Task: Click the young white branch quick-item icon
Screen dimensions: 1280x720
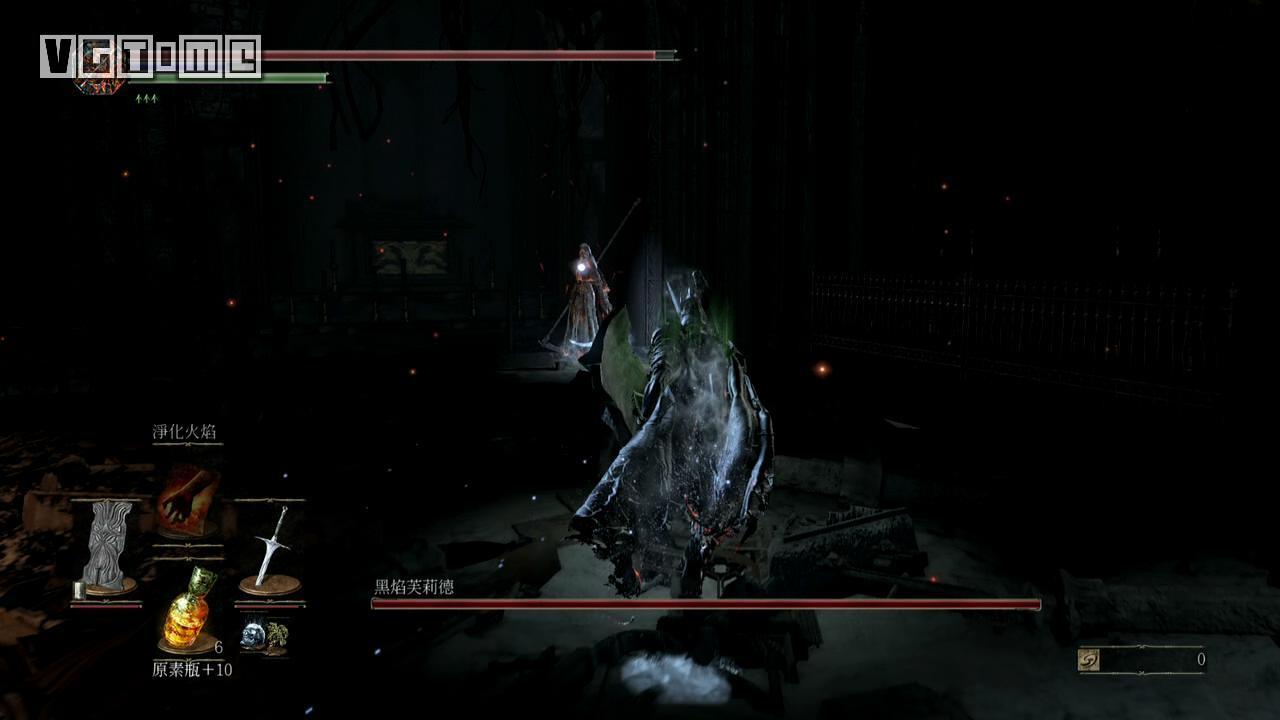Action: [277, 636]
